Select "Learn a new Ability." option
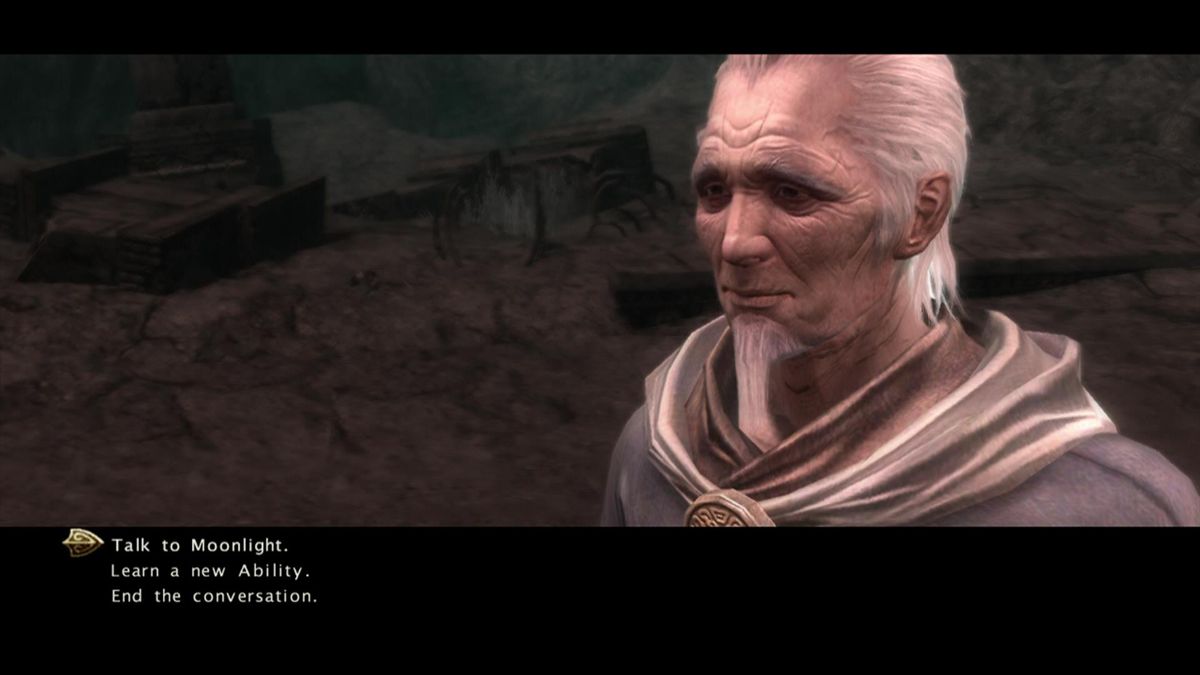 210,571
